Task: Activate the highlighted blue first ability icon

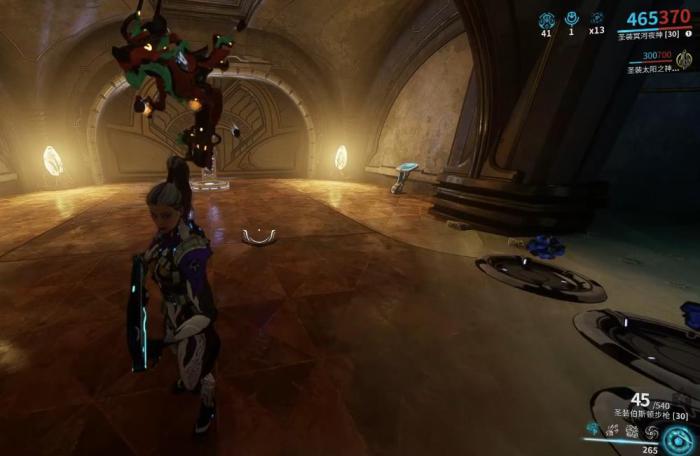Action: coord(591,431)
